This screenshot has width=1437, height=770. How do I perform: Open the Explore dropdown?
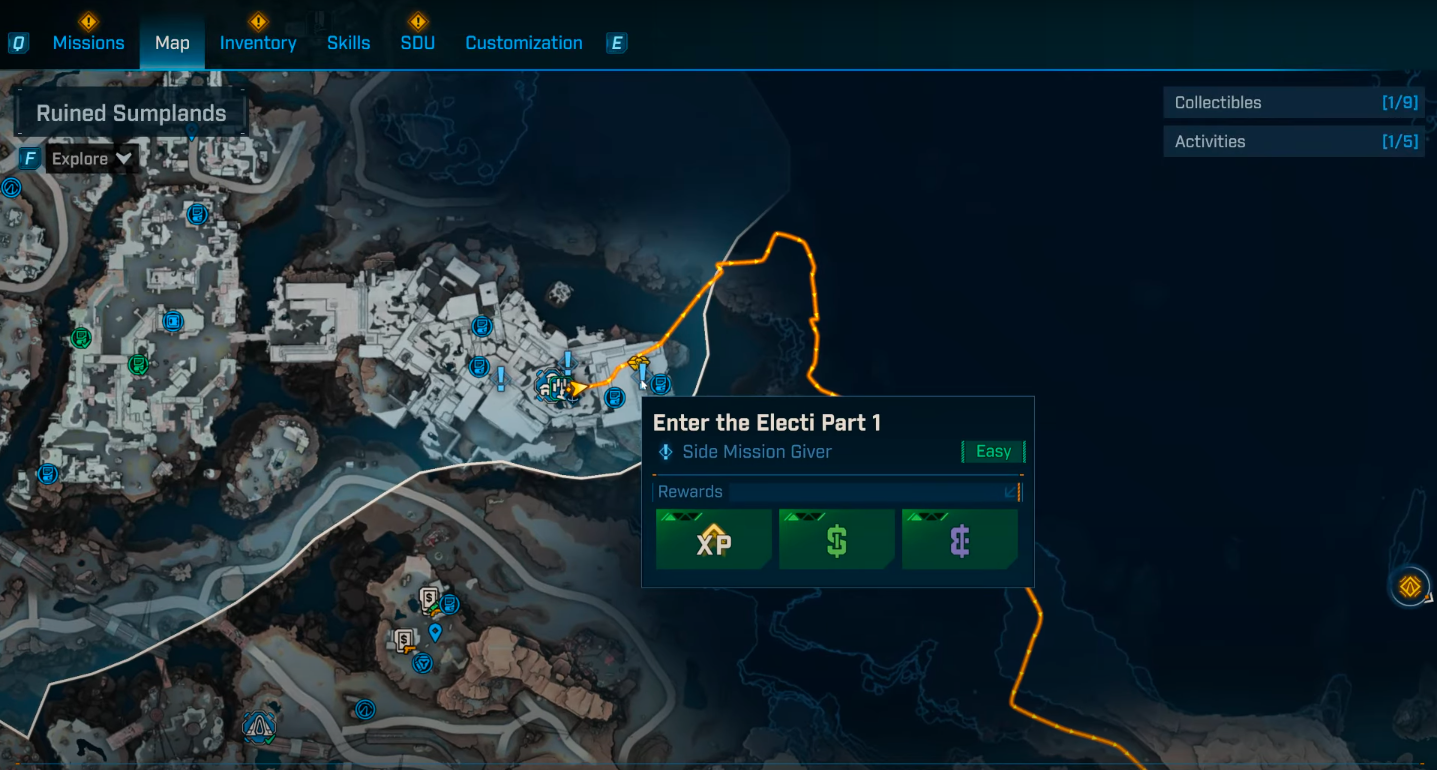click(x=92, y=159)
